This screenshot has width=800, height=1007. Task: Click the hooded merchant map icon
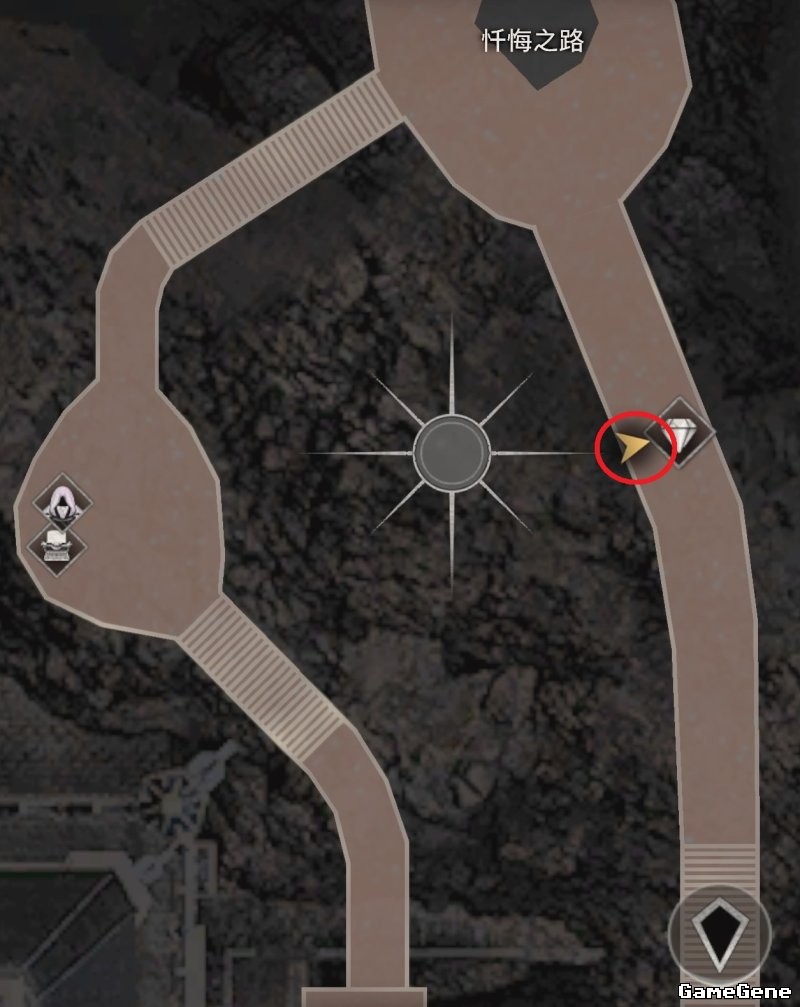[x=62, y=502]
